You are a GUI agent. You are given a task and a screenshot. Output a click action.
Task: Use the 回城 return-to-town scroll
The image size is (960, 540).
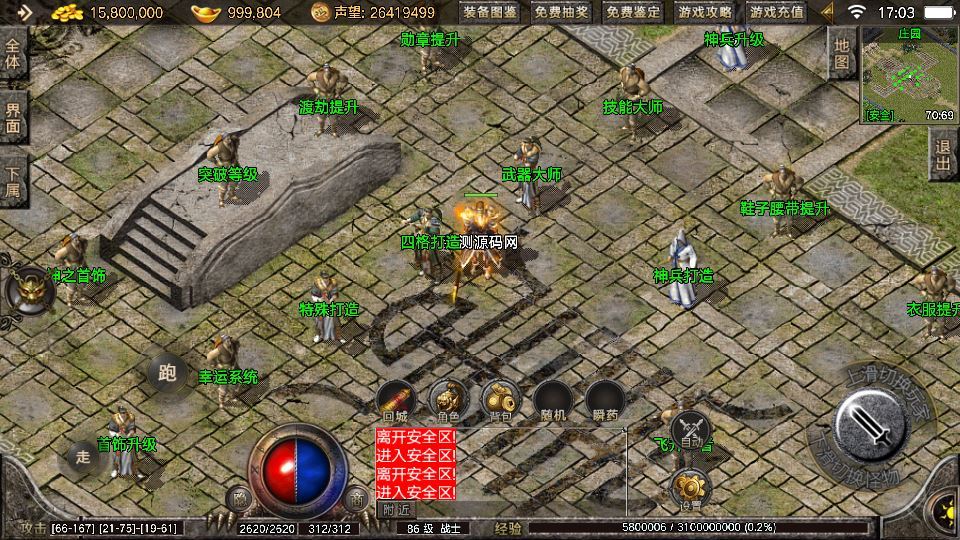point(395,401)
